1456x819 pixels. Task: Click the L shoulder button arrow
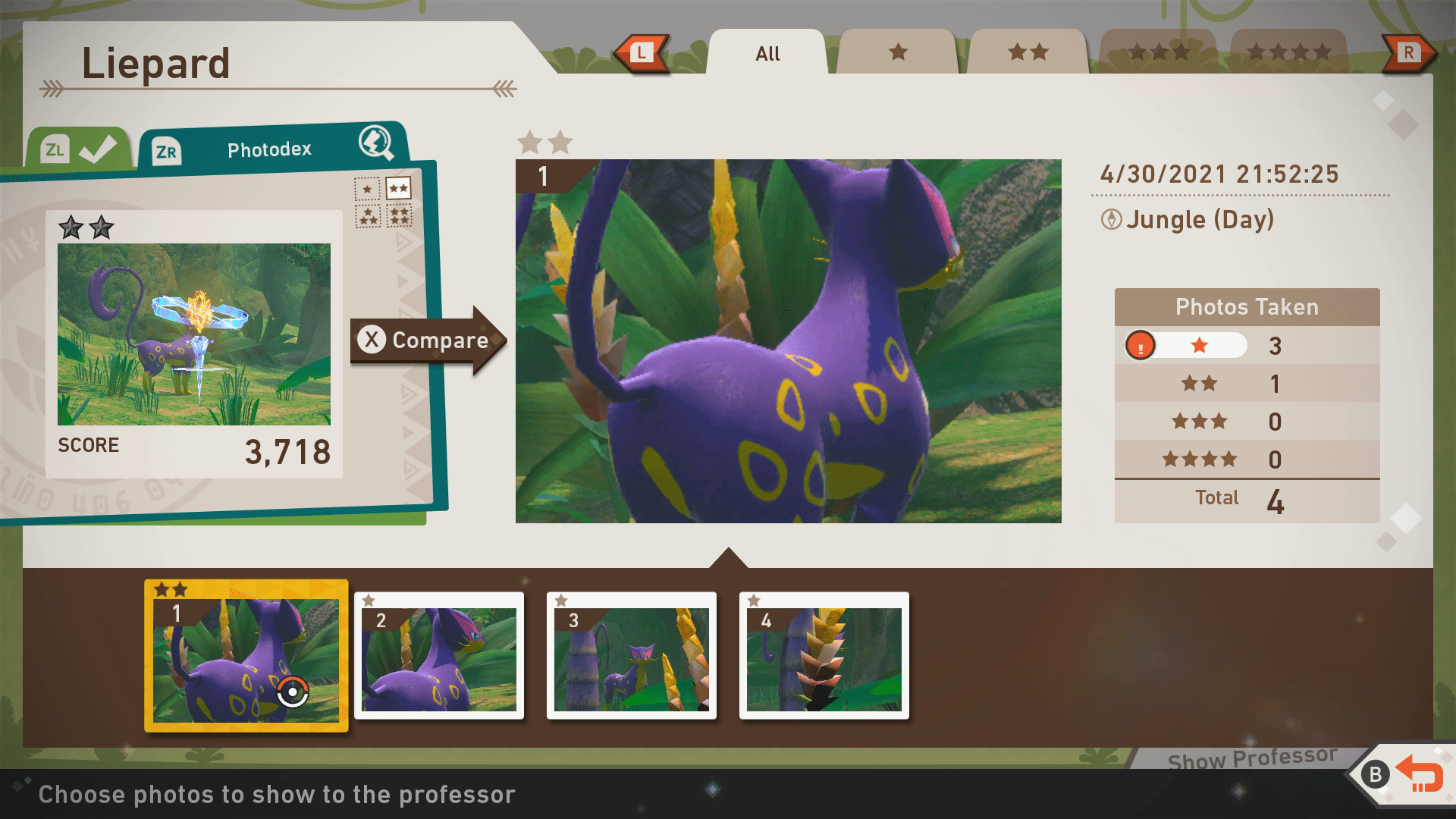[644, 52]
